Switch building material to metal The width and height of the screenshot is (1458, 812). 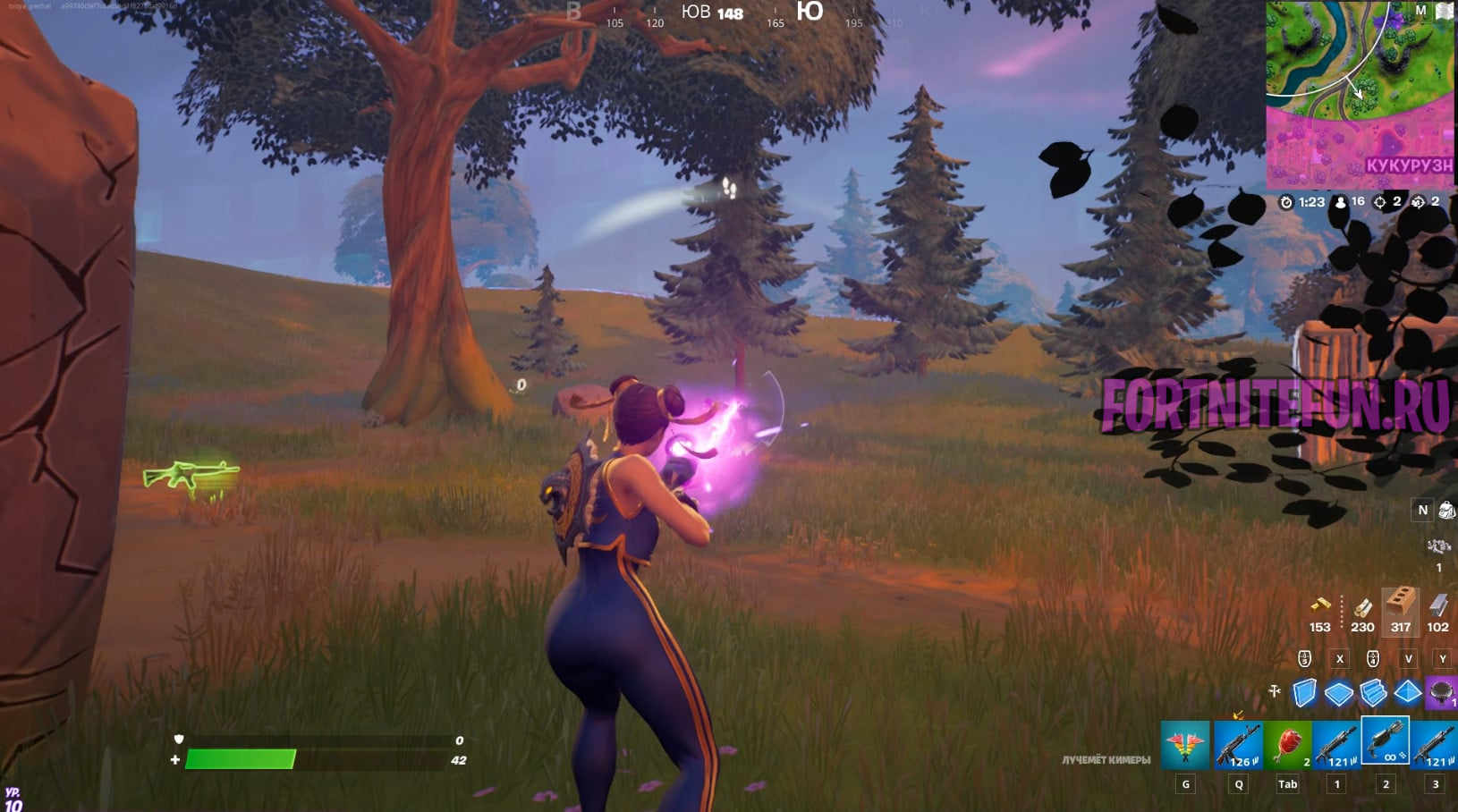(x=1437, y=609)
